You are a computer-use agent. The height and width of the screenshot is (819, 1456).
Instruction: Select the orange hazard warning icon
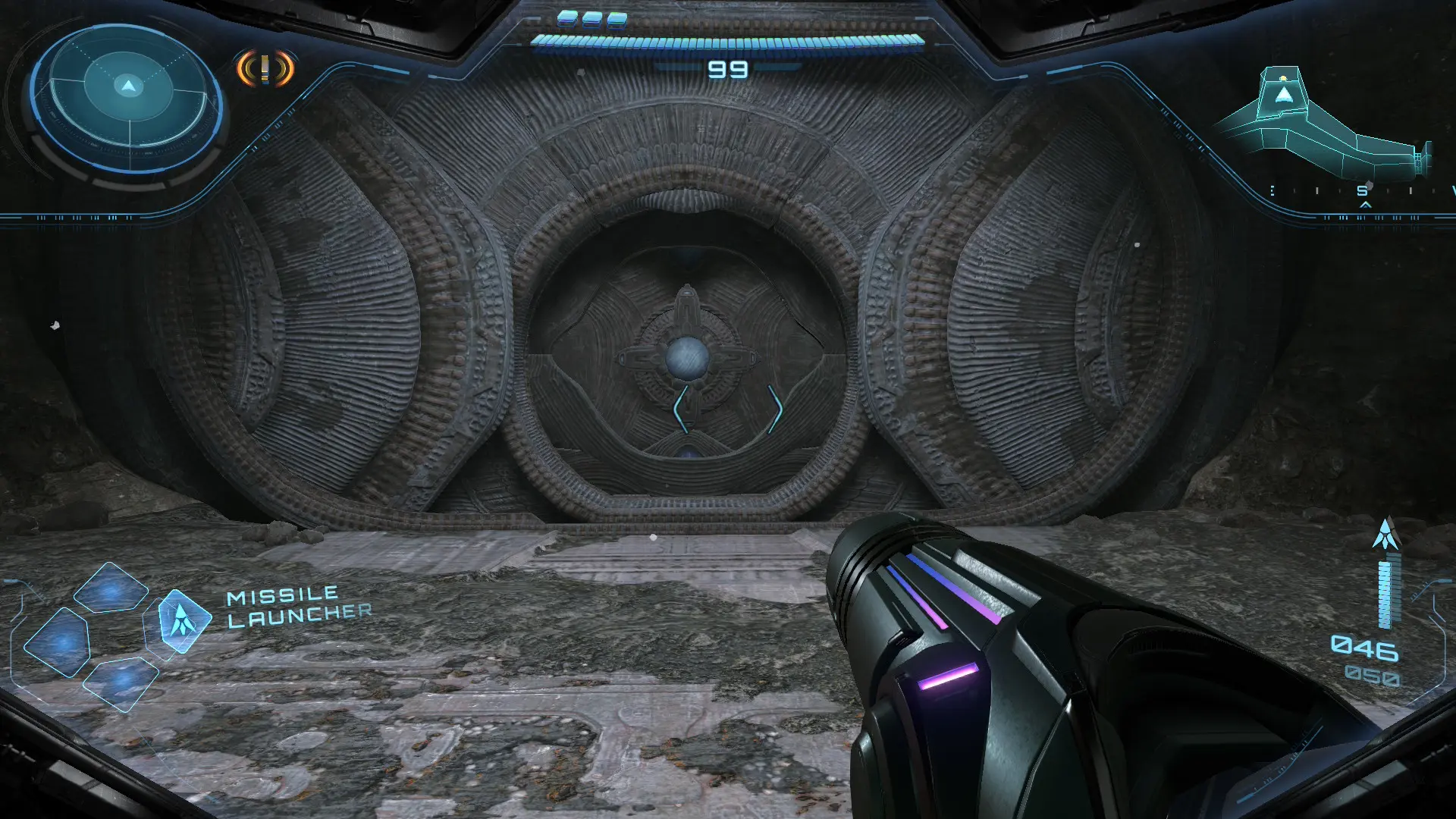(x=265, y=69)
